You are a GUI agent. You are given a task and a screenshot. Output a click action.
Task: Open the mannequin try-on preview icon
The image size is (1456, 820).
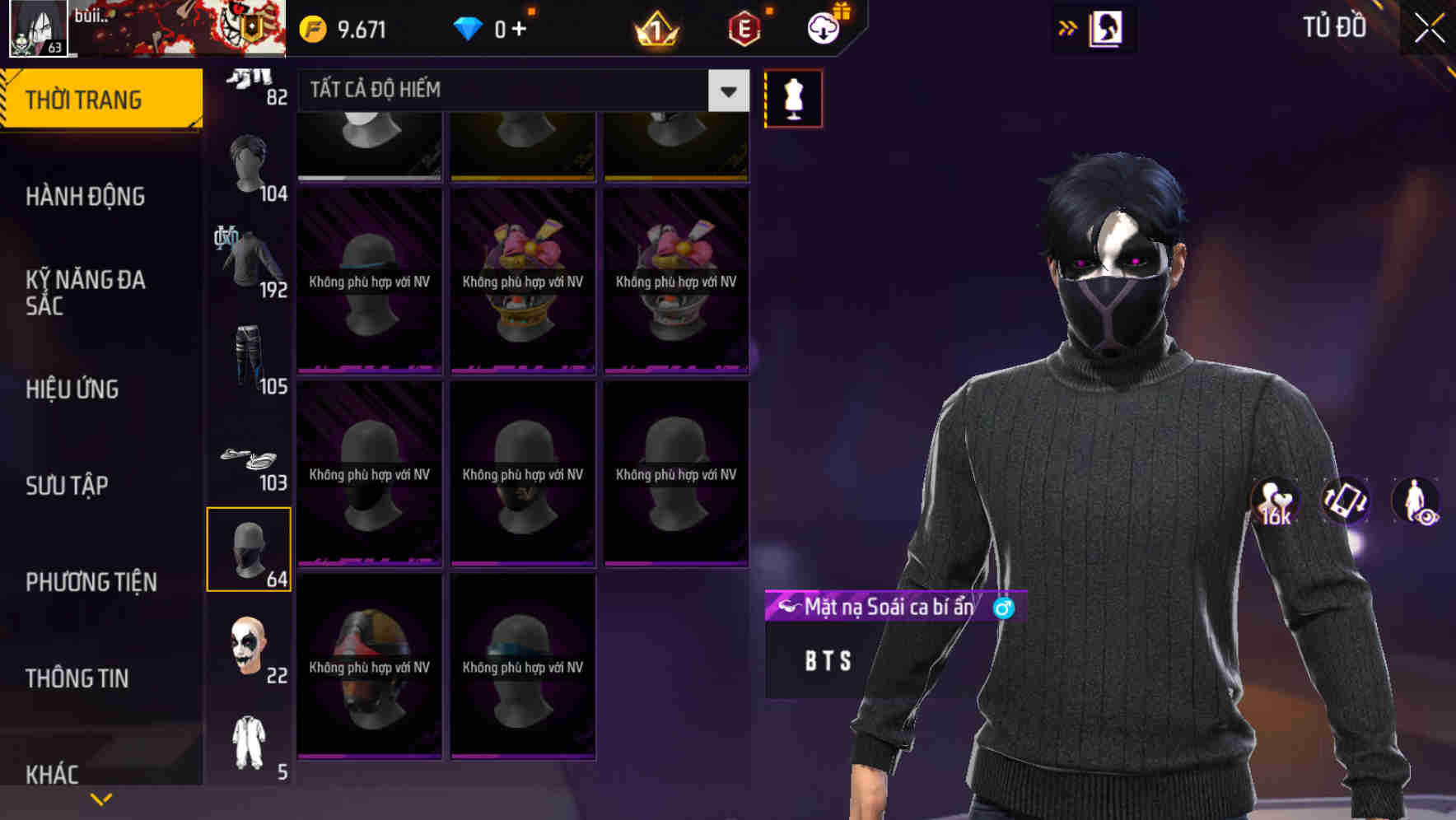pyautogui.click(x=793, y=97)
